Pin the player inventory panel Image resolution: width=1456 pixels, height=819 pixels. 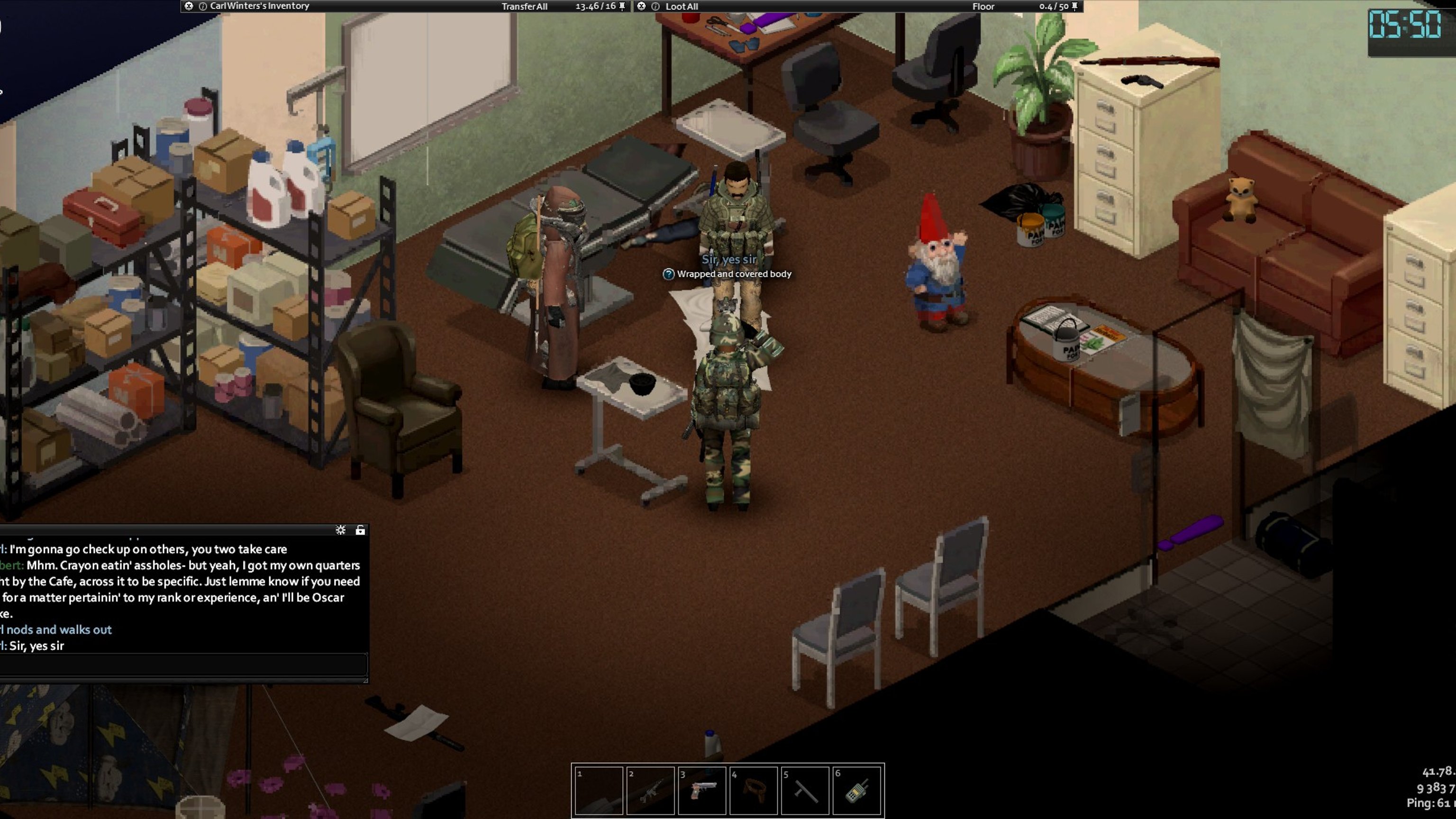pyautogui.click(x=622, y=6)
